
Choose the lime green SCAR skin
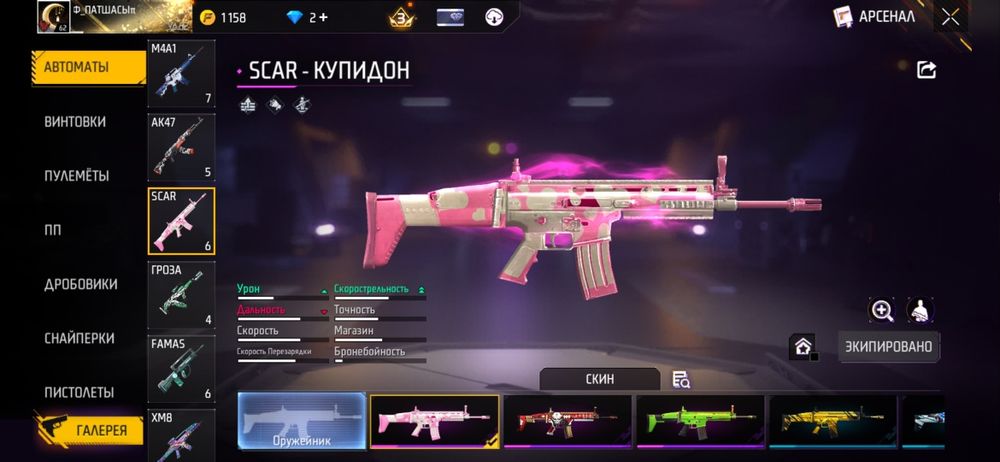point(700,421)
